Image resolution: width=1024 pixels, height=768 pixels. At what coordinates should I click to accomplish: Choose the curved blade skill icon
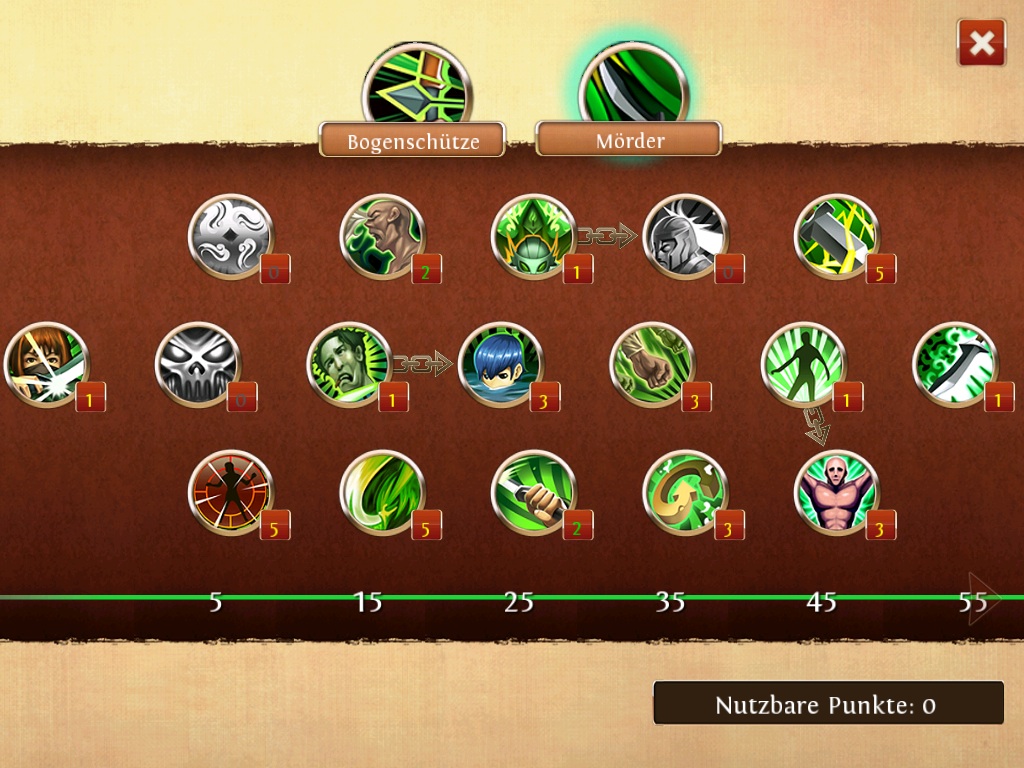click(955, 364)
